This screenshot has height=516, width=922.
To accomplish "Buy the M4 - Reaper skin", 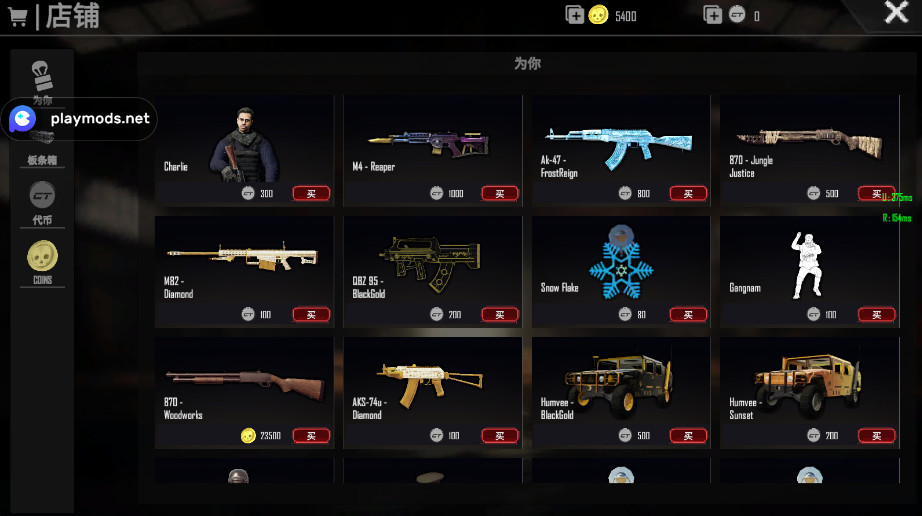I will (499, 193).
